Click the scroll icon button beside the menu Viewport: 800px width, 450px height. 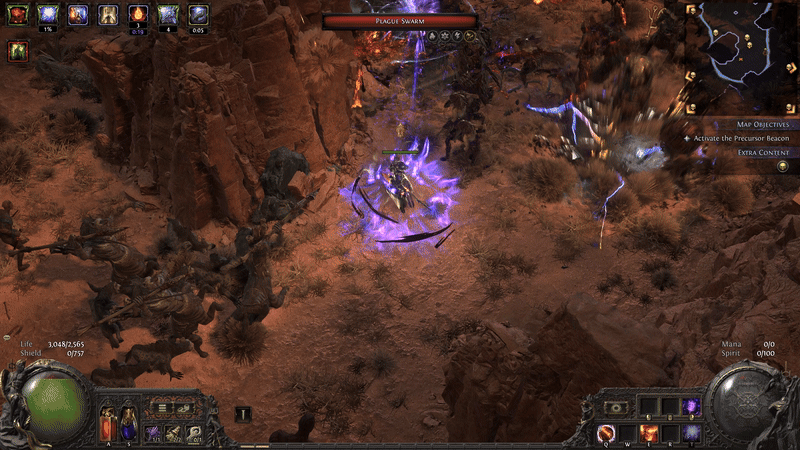(182, 408)
